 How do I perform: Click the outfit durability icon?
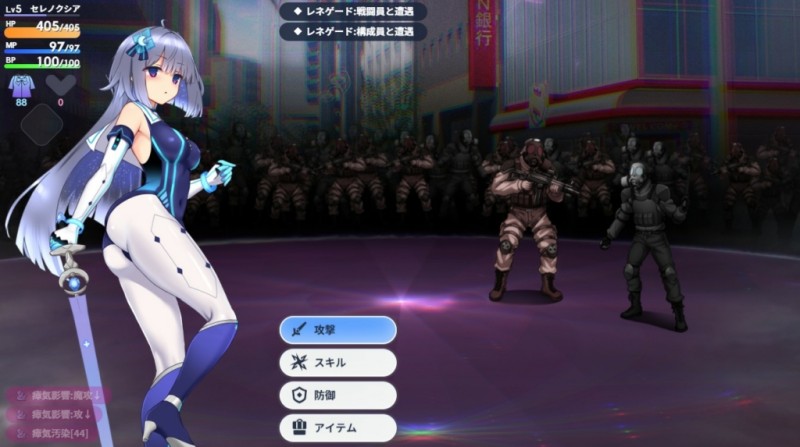tap(22, 85)
